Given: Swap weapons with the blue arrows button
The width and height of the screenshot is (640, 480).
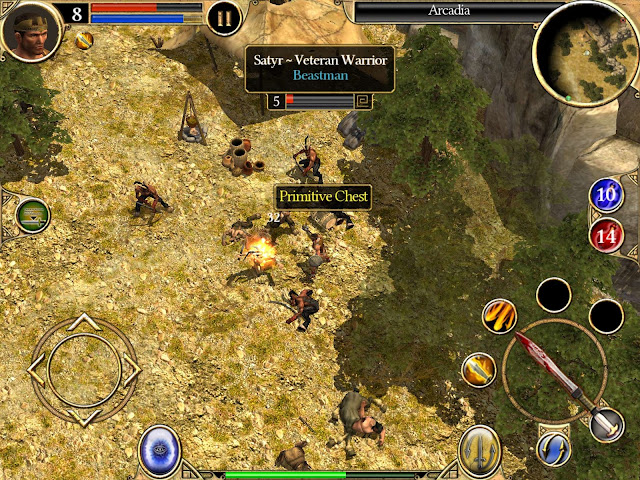Looking at the screenshot, I should pyautogui.click(x=551, y=448).
